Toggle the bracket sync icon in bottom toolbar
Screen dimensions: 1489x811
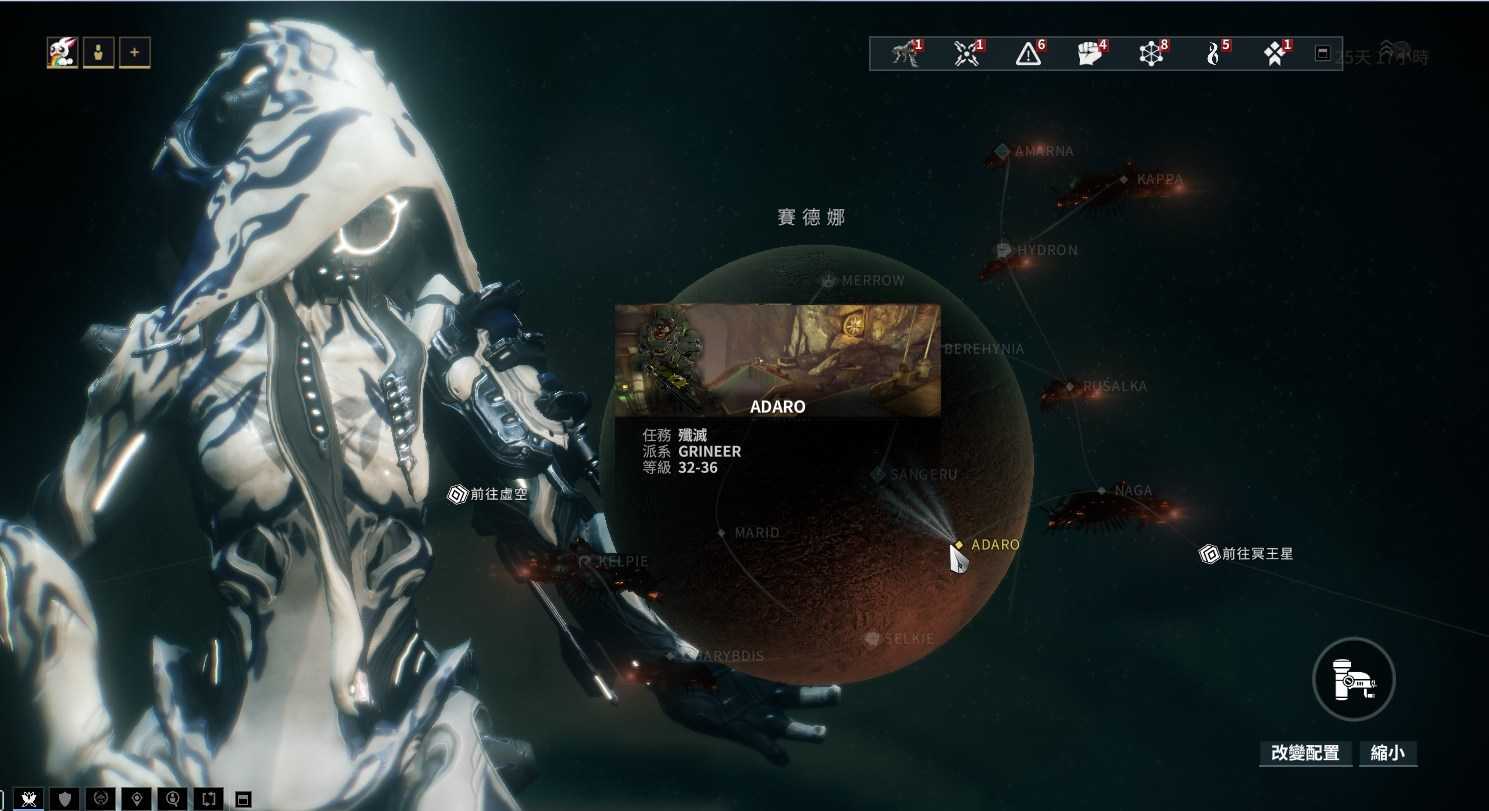click(206, 798)
